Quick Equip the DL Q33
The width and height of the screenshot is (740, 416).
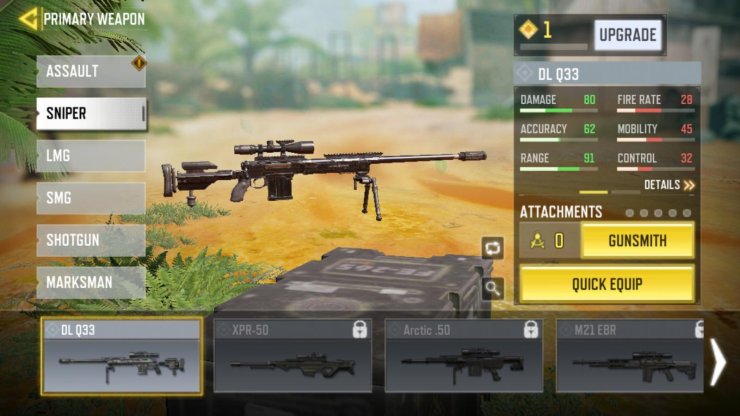[607, 284]
